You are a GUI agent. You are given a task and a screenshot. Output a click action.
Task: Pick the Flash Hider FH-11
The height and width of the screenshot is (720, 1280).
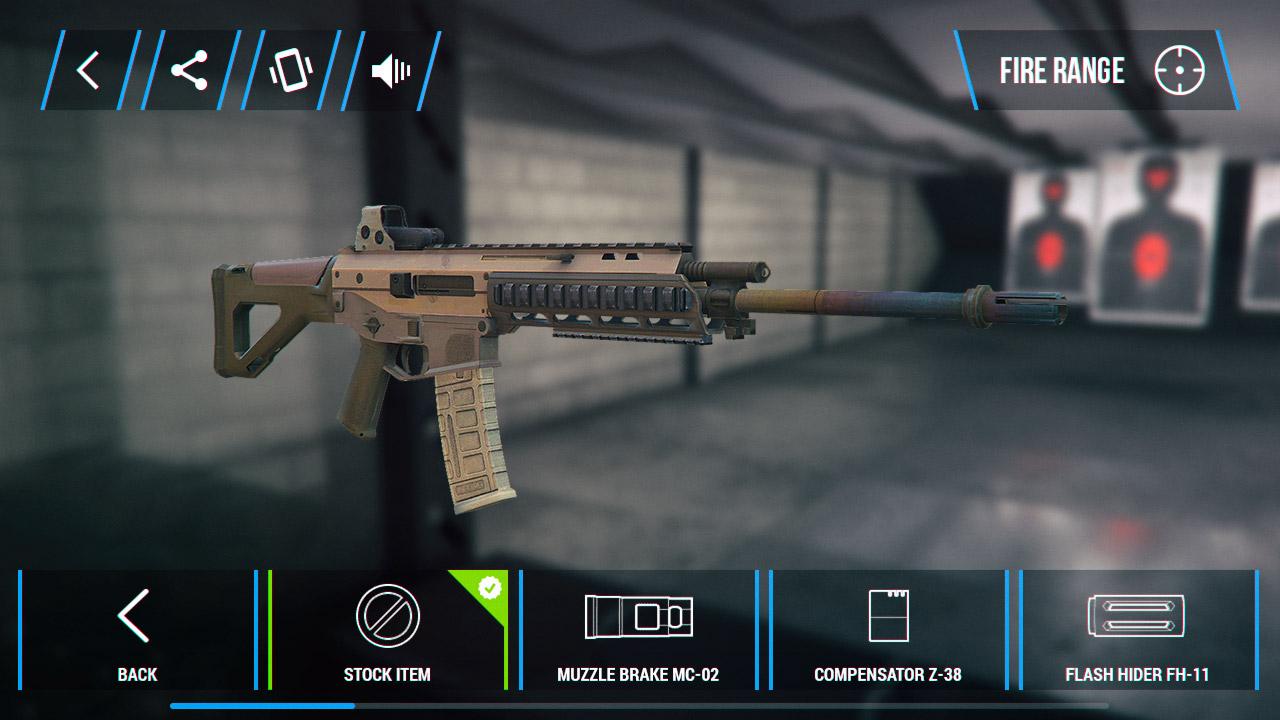[1137, 630]
